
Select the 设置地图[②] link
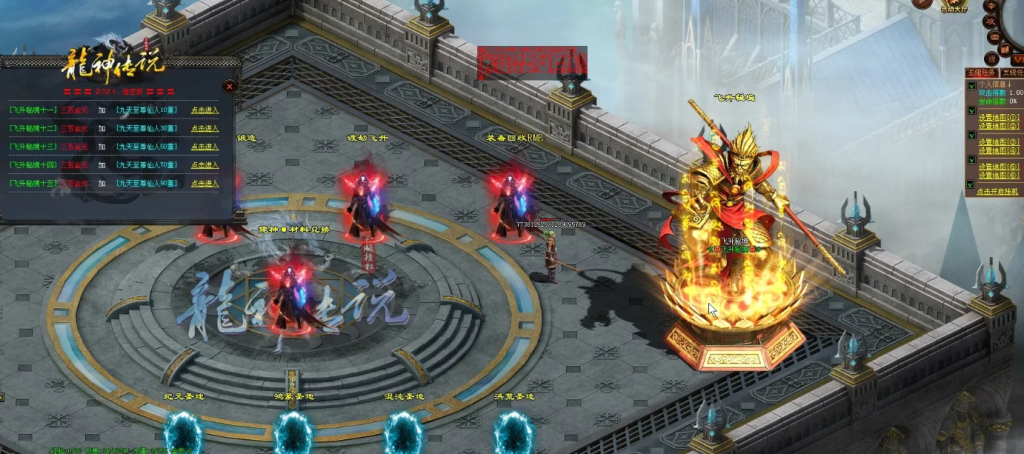999,127
